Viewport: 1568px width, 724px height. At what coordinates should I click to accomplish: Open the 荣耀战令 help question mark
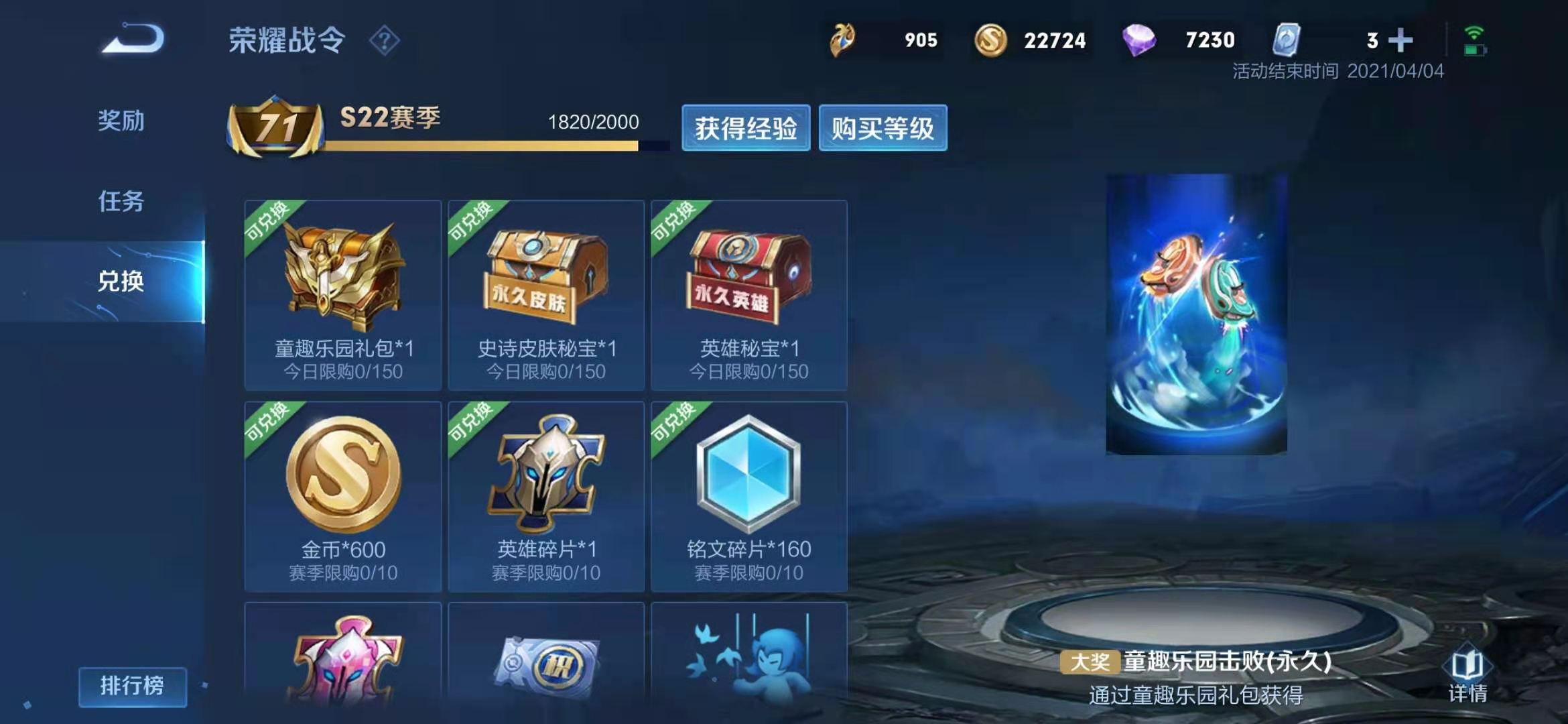[385, 41]
